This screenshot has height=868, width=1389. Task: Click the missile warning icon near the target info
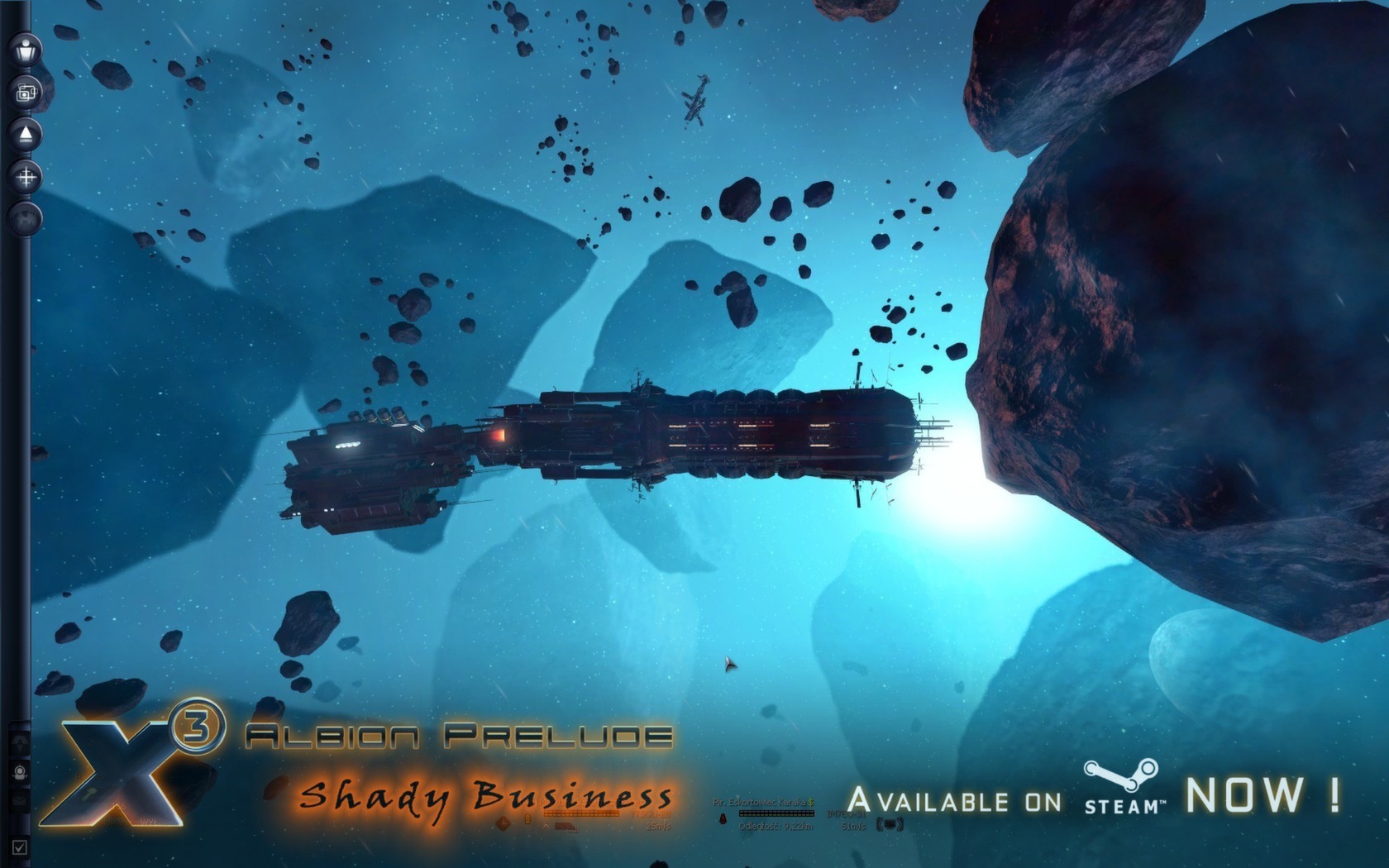[x=723, y=819]
